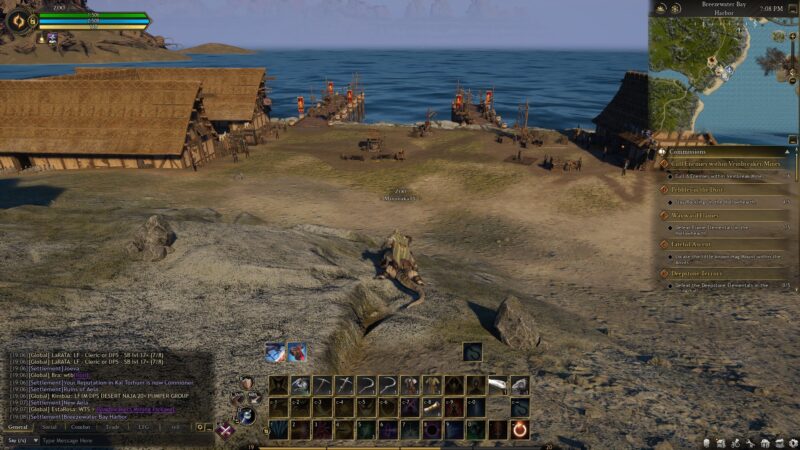The image size is (800, 450).
Task: Activate the glowing orange ring ability slot
Action: (520, 429)
